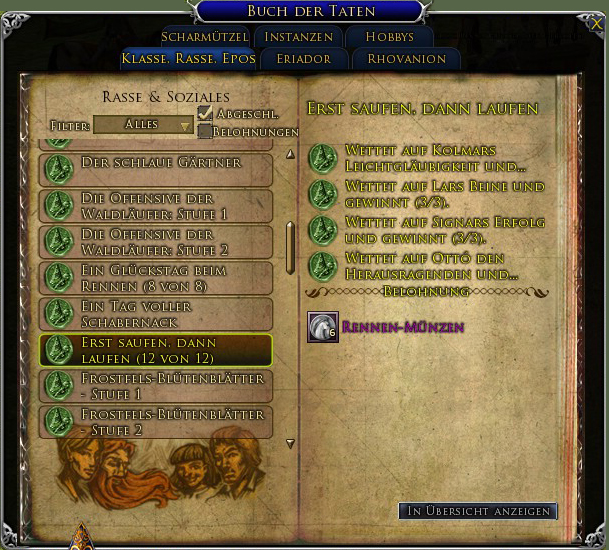609x550 pixels.
Task: Select Ein Tag voller Schabernack entry
Action: pos(156,314)
